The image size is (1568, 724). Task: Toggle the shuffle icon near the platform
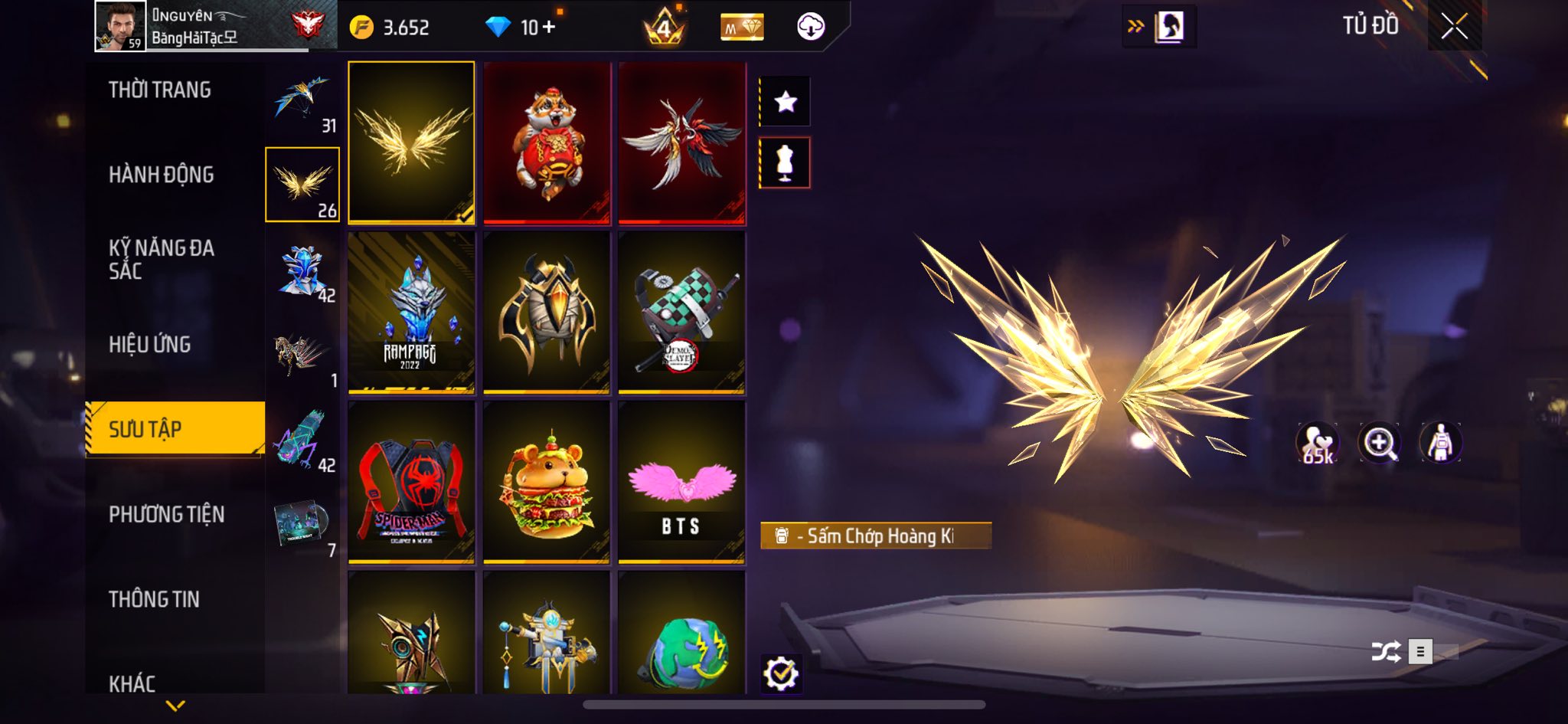pyautogui.click(x=1386, y=652)
